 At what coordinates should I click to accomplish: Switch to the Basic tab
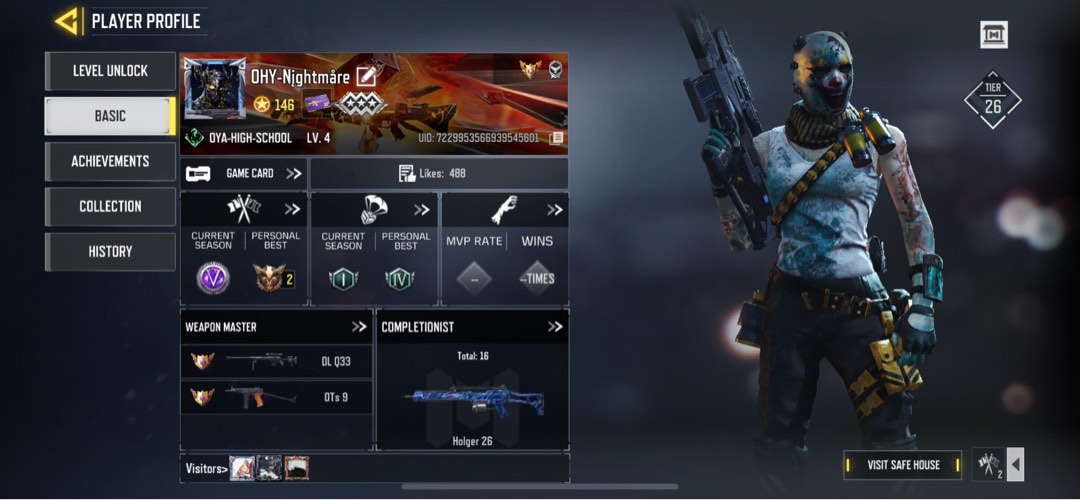[x=110, y=116]
